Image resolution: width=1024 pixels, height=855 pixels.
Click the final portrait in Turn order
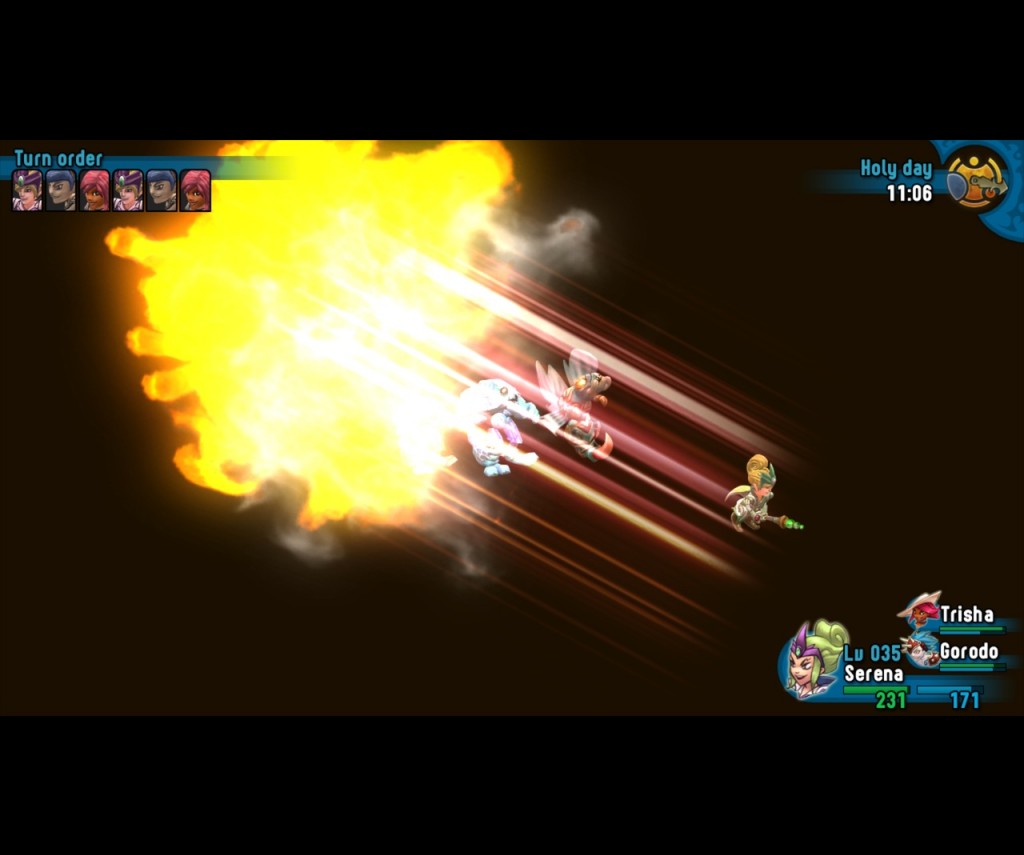[x=195, y=190]
